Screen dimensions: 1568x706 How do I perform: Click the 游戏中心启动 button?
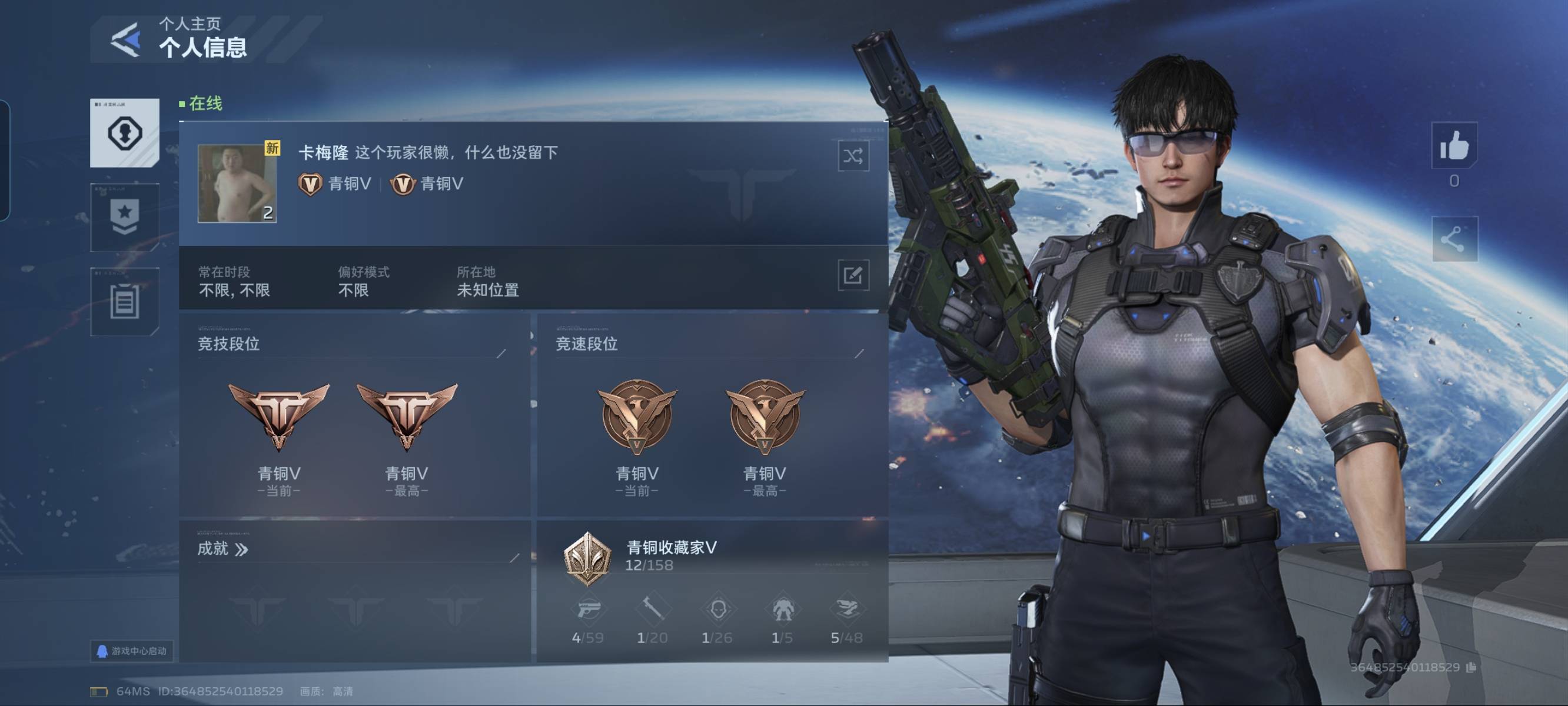(x=132, y=651)
